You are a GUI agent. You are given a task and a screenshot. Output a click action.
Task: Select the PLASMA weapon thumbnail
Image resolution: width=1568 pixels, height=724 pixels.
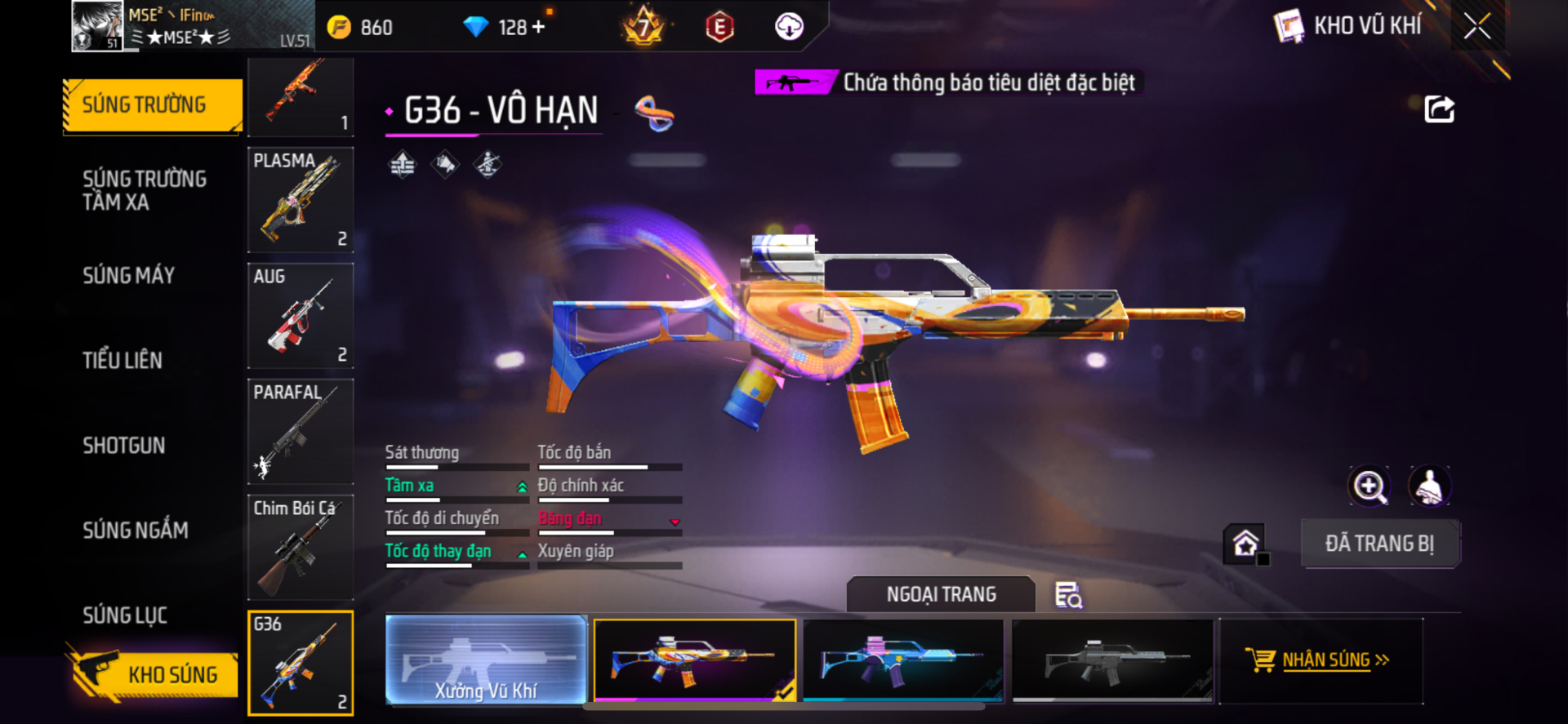[301, 200]
